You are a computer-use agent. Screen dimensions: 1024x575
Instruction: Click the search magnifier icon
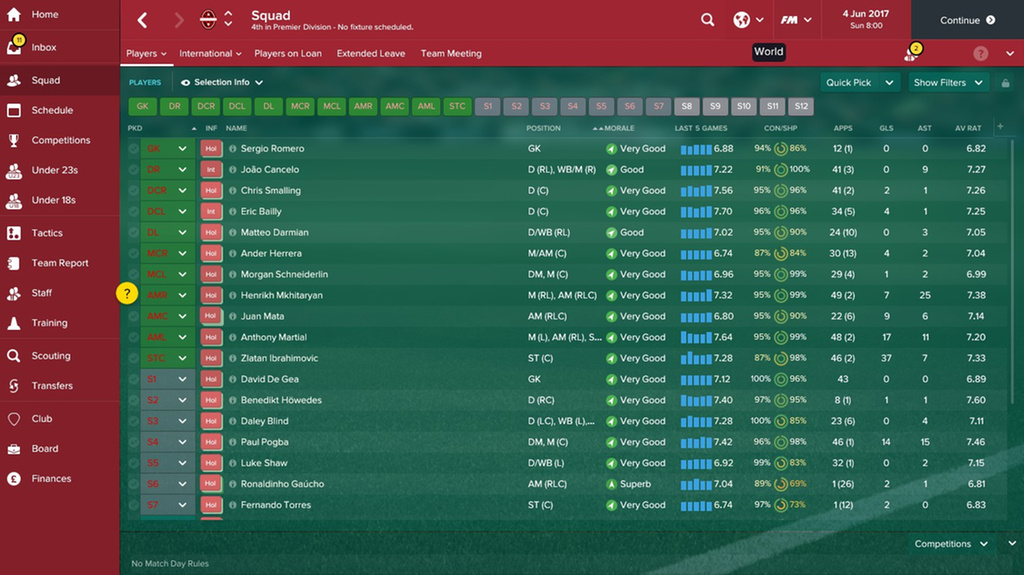(708, 20)
